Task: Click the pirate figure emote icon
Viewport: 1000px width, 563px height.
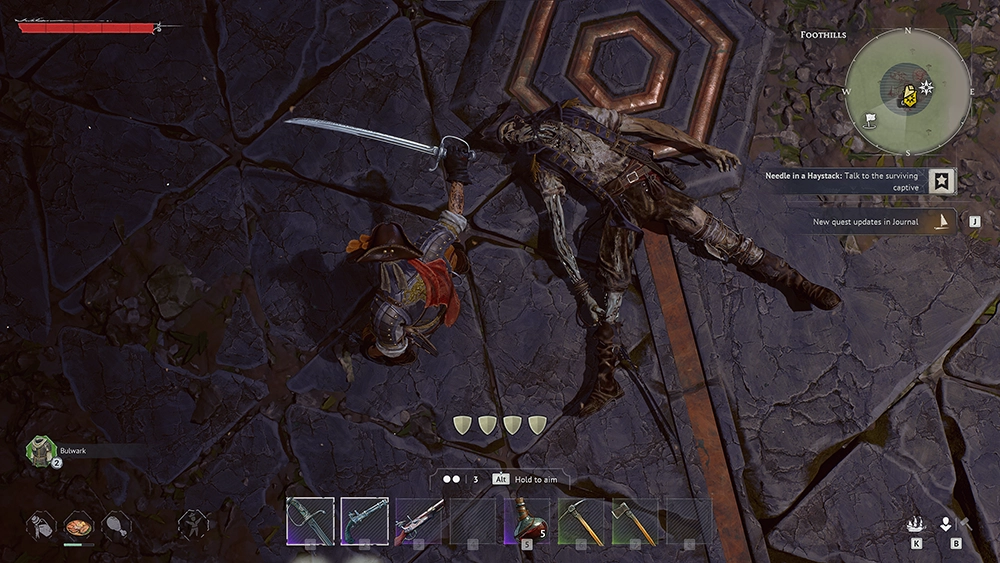Action: point(192,522)
